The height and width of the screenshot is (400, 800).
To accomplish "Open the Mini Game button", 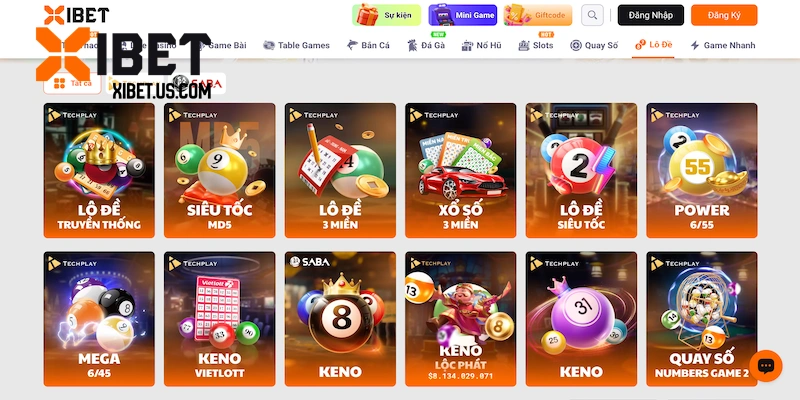I will (x=462, y=15).
